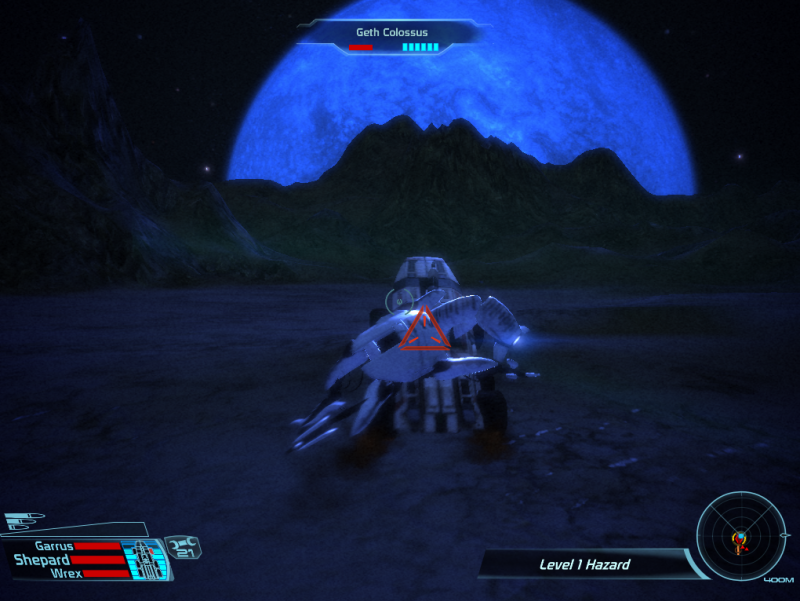Select Shepard in the squad panel
800x601 pixels.
coord(42,560)
